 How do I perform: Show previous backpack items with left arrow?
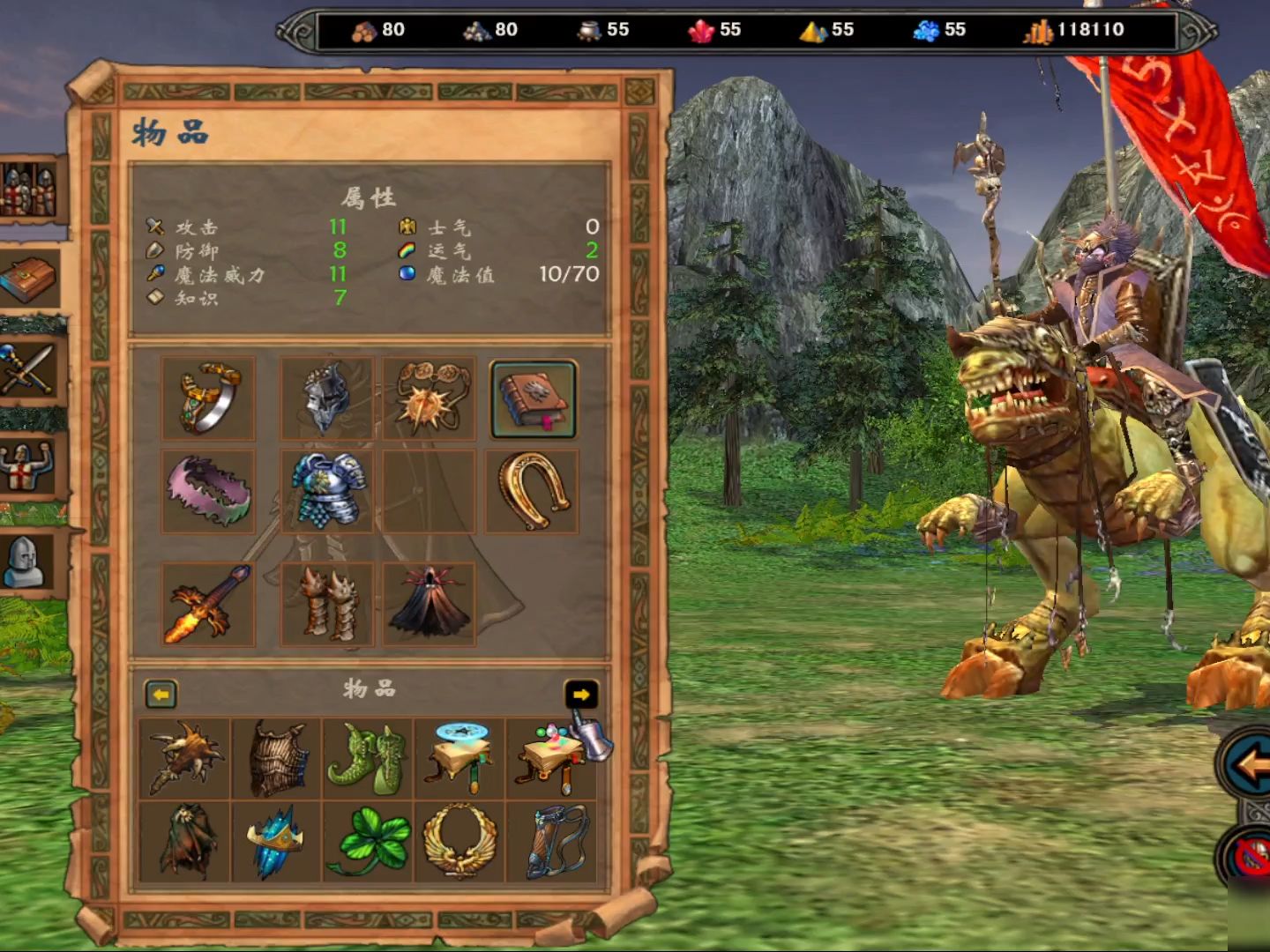pos(161,695)
